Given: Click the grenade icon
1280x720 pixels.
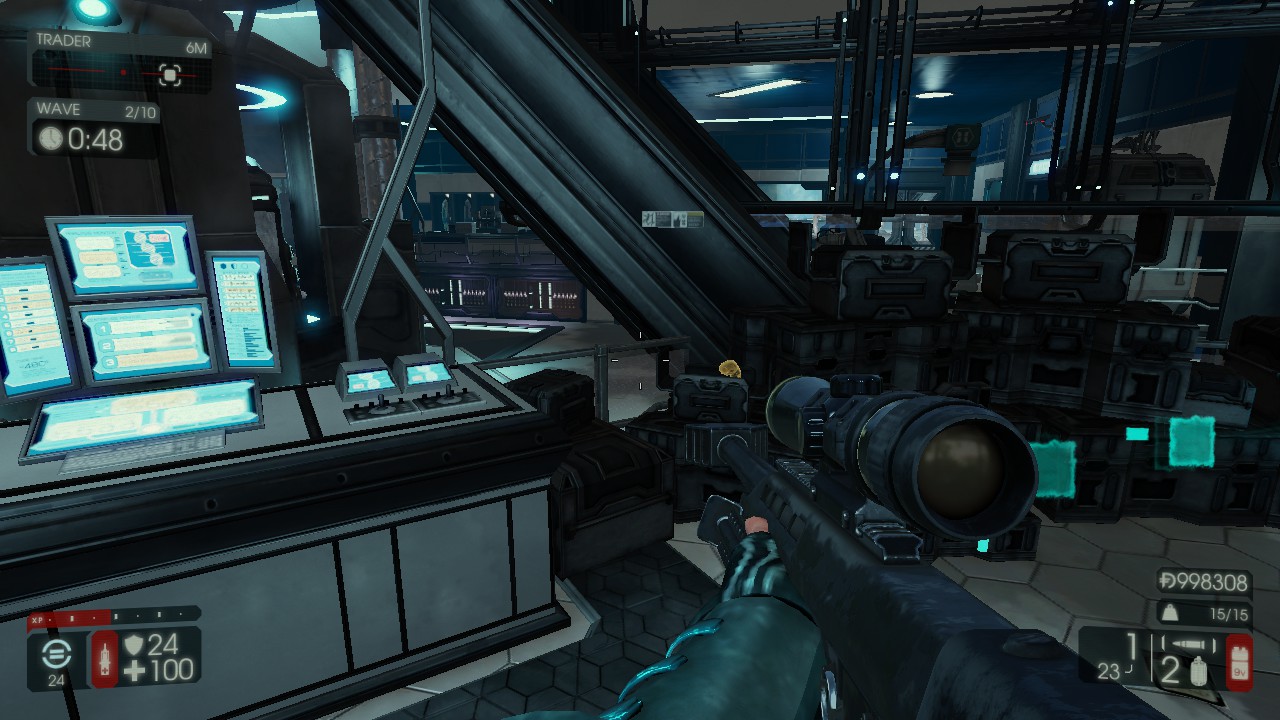Looking at the screenshot, I should pos(1199,672).
